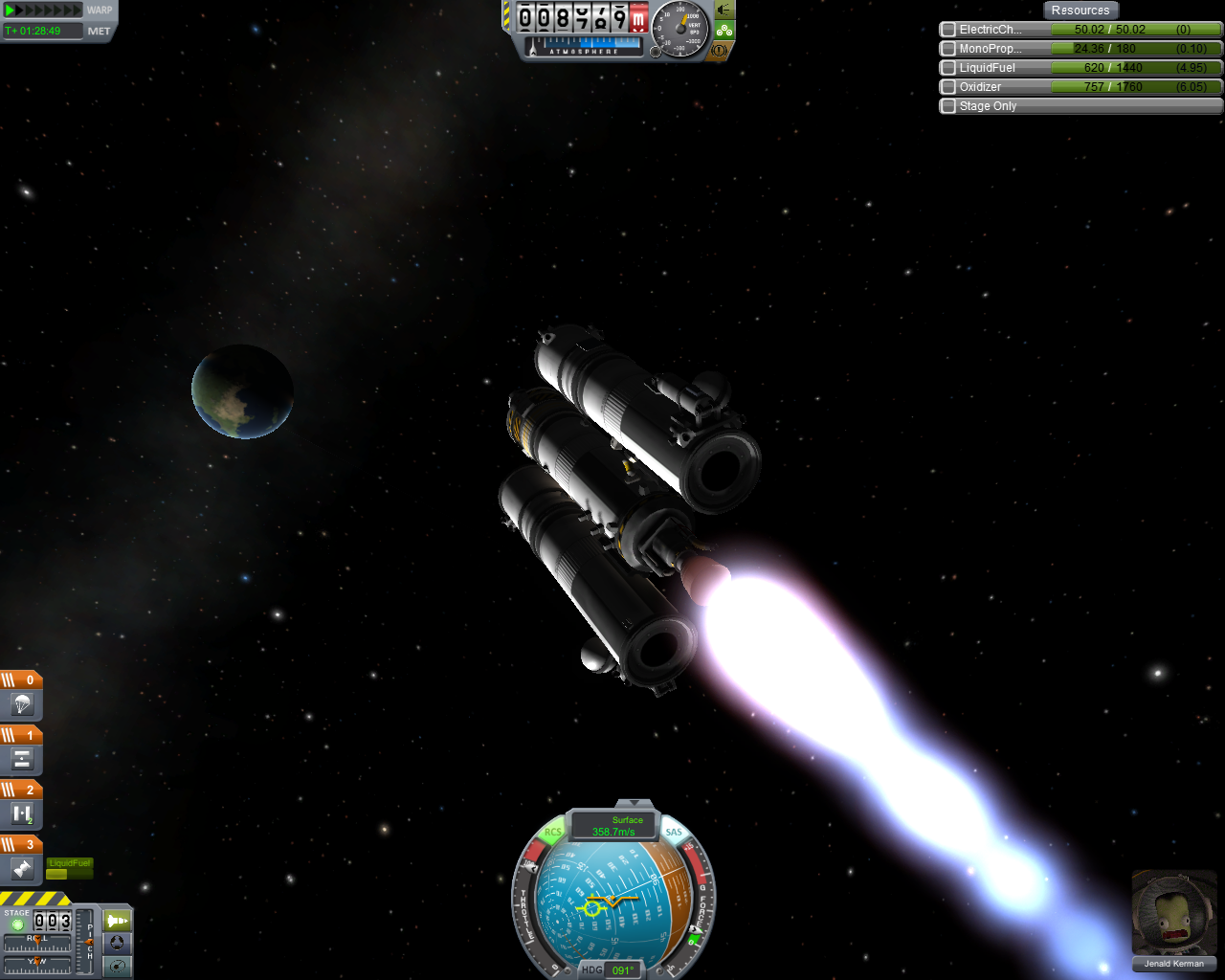Open the orbital map view
Screen dimensions: 1225x980
(117, 966)
